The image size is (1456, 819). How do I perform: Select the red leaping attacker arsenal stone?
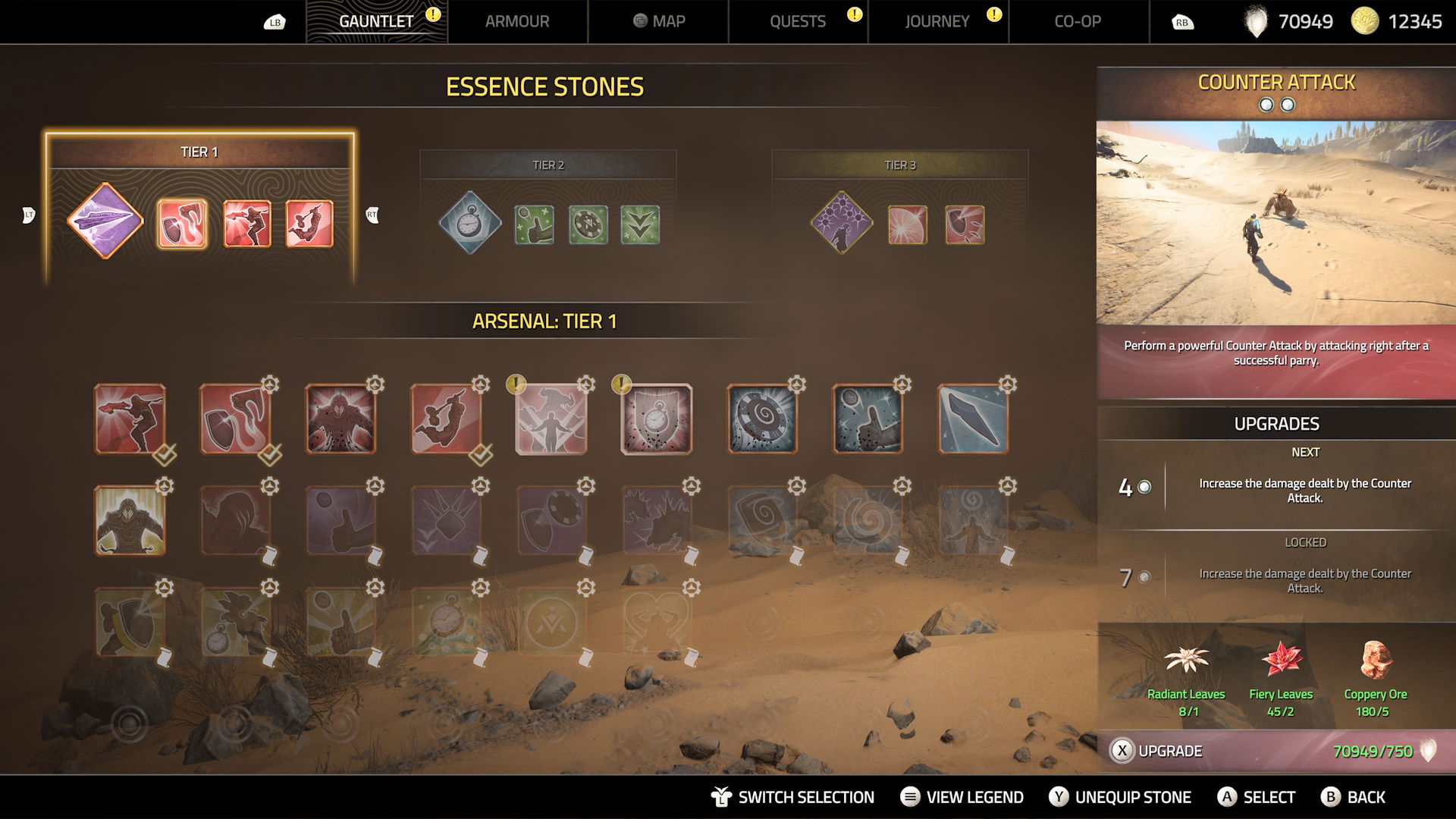[x=446, y=419]
